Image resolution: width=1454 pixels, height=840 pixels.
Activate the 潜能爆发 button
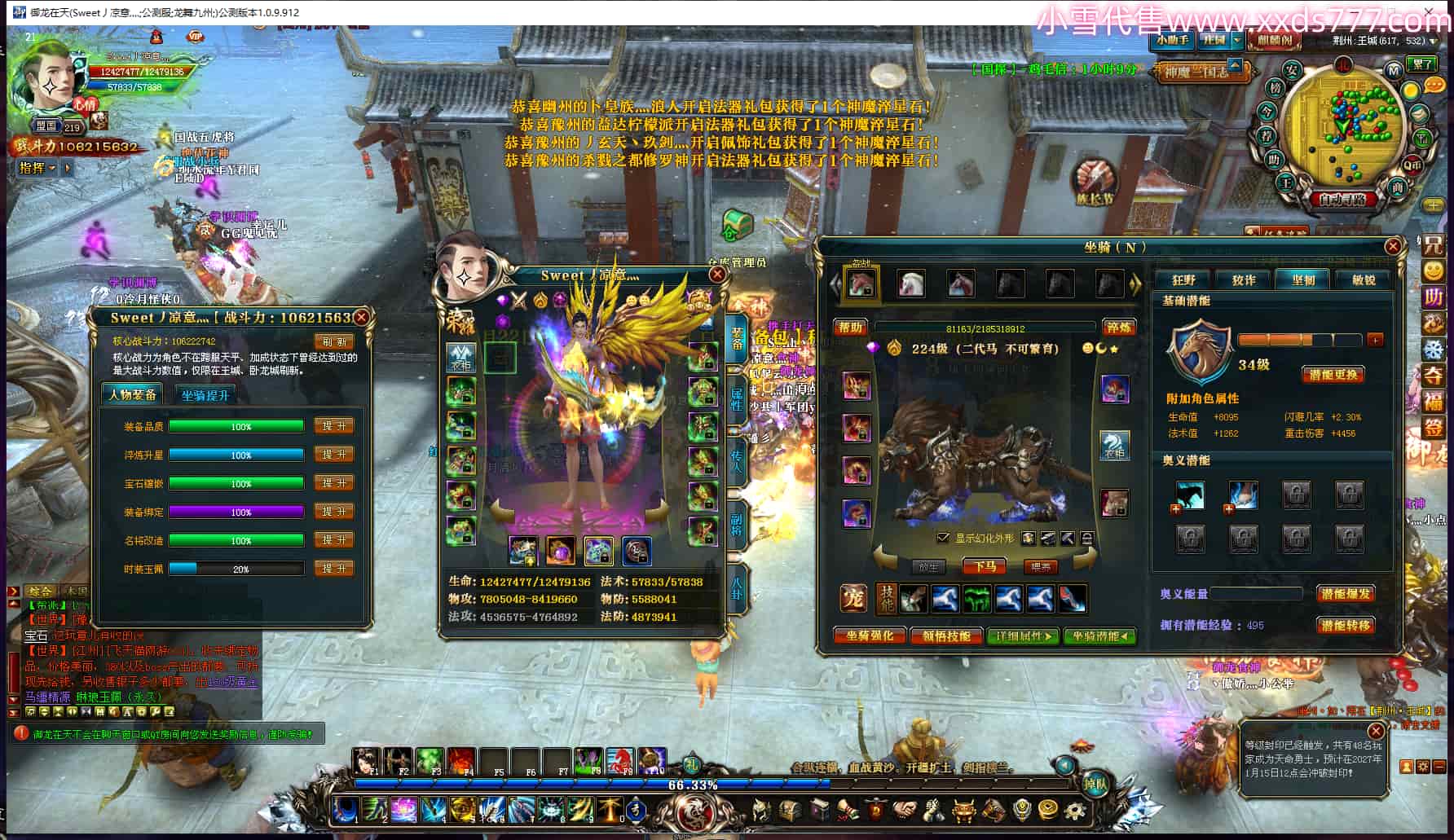click(x=1345, y=594)
